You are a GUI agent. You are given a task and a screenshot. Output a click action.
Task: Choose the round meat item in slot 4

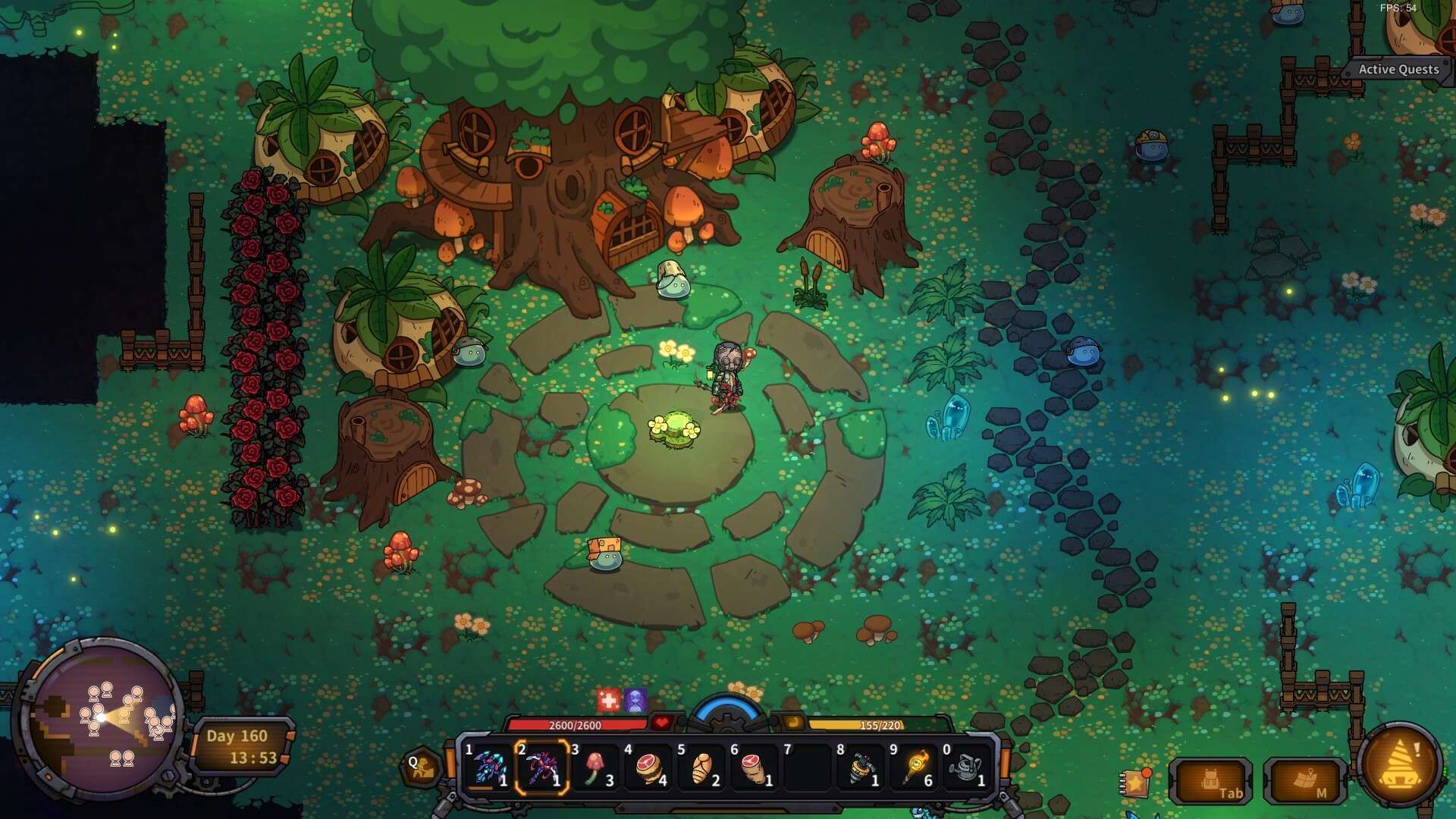(649, 767)
